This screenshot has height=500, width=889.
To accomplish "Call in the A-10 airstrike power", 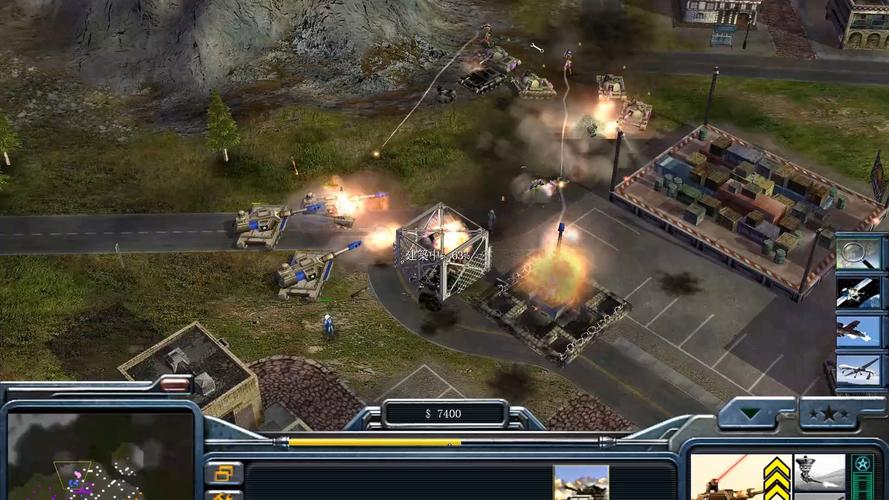I will [858, 331].
